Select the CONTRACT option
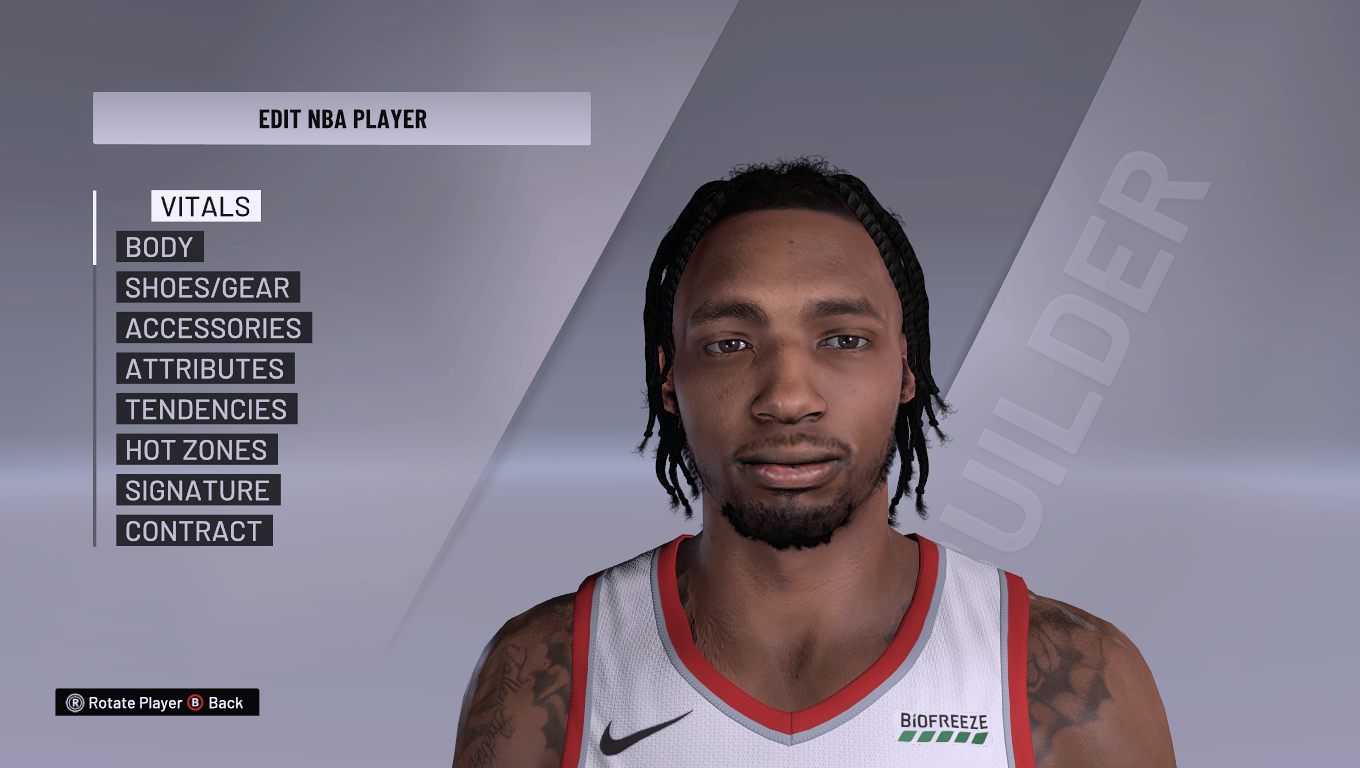This screenshot has width=1360, height=768. (x=192, y=531)
